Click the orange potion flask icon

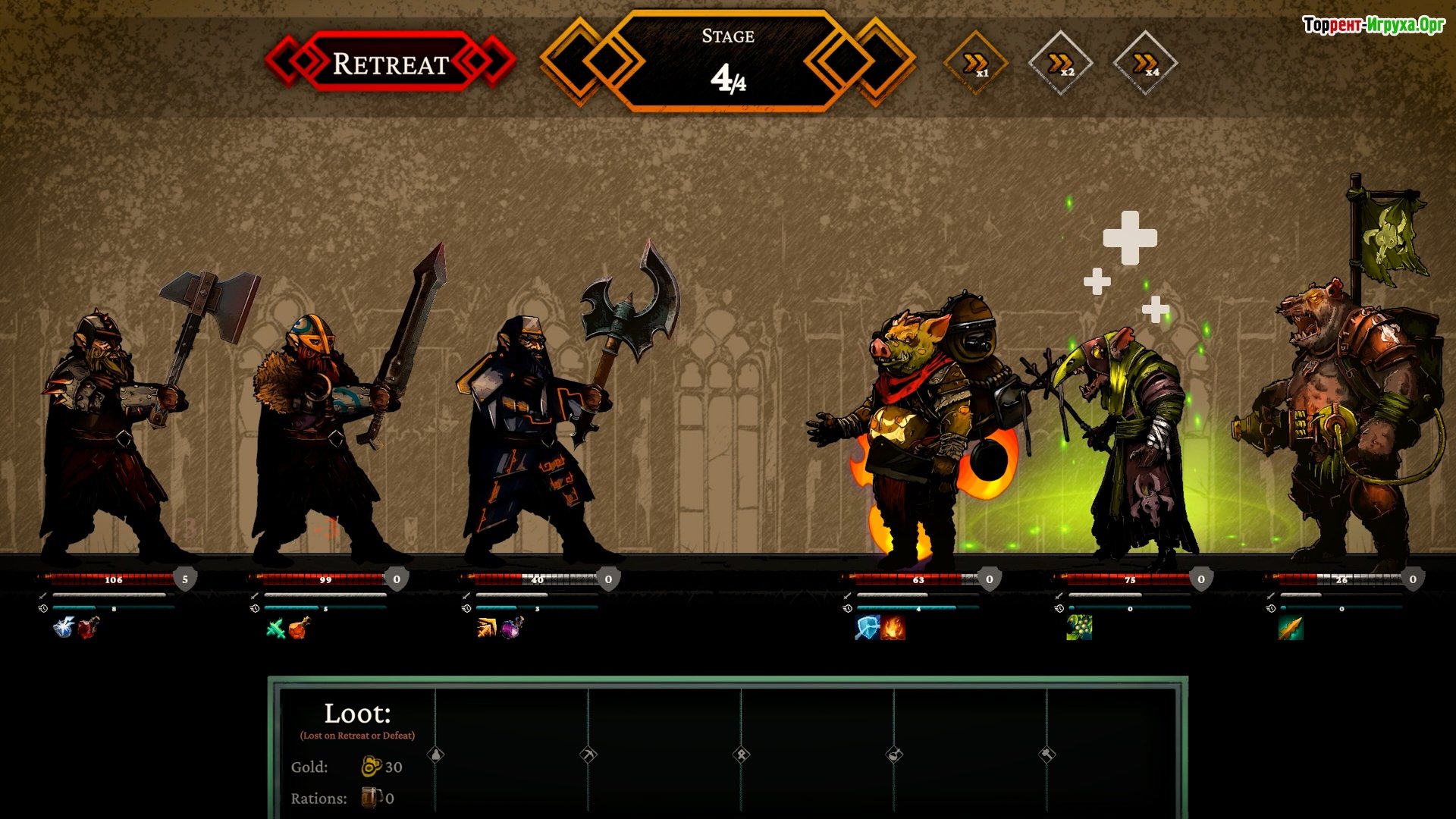point(300,628)
